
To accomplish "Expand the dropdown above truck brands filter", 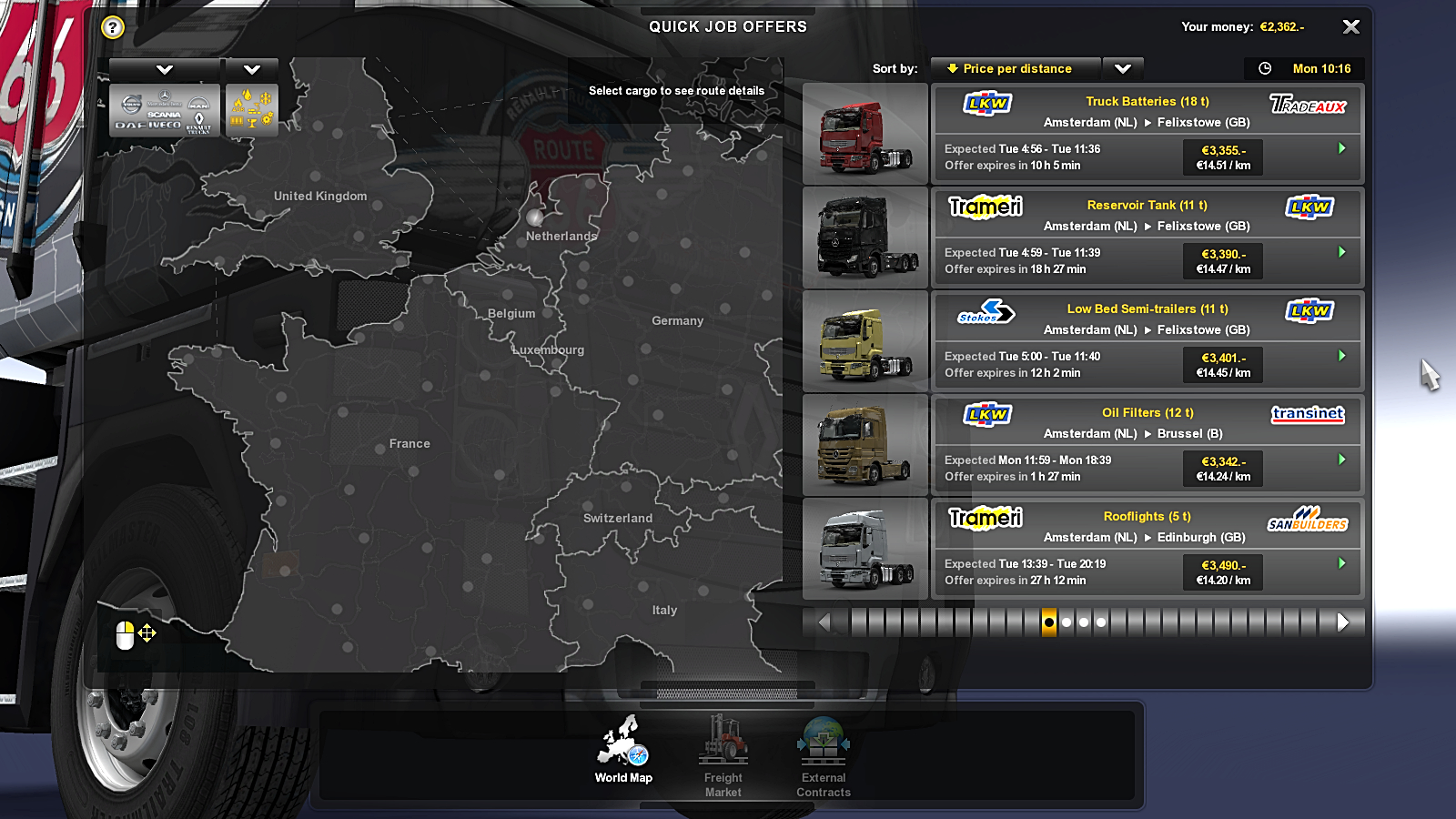I will [165, 69].
